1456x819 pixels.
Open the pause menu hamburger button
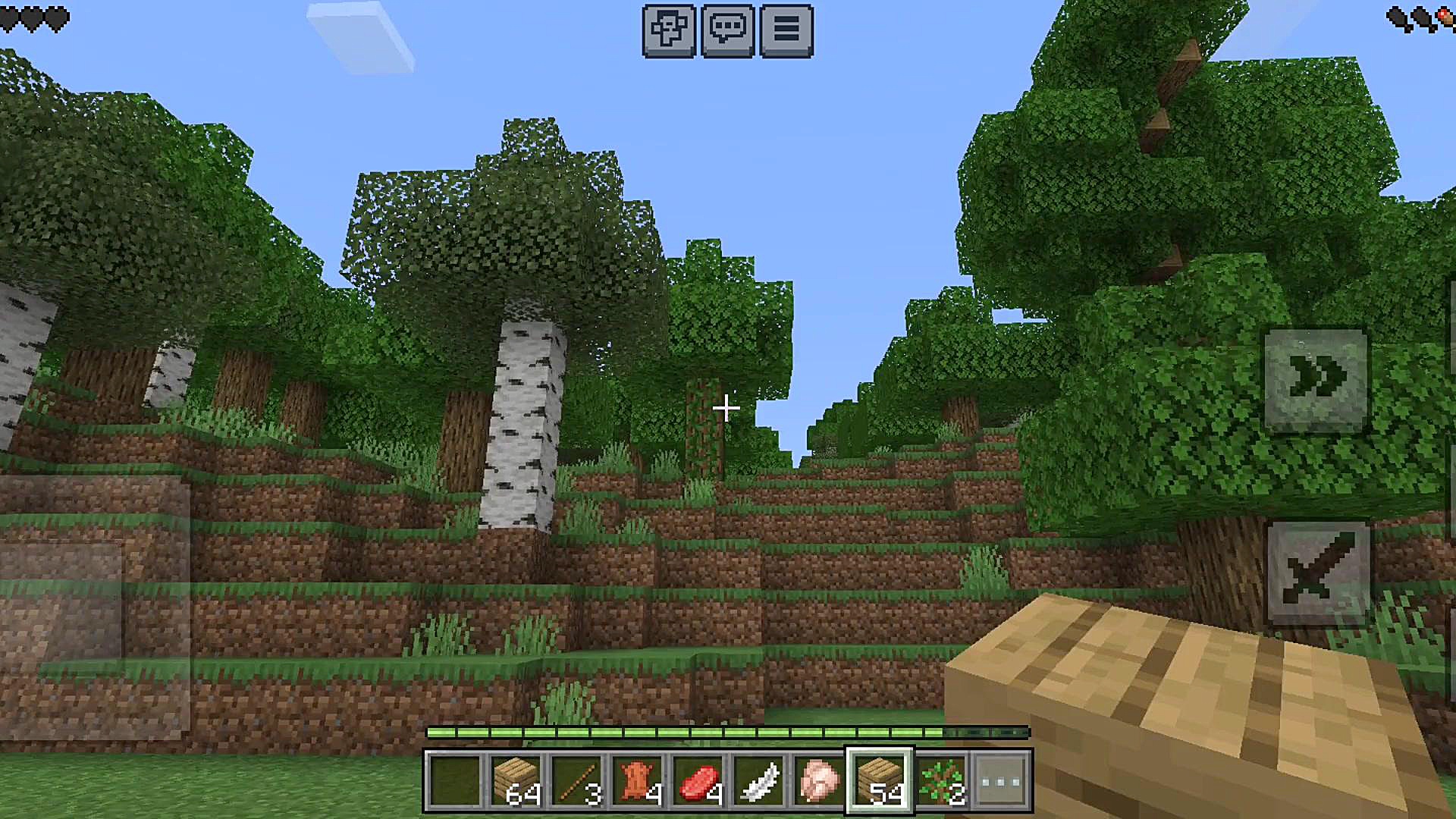point(786,31)
